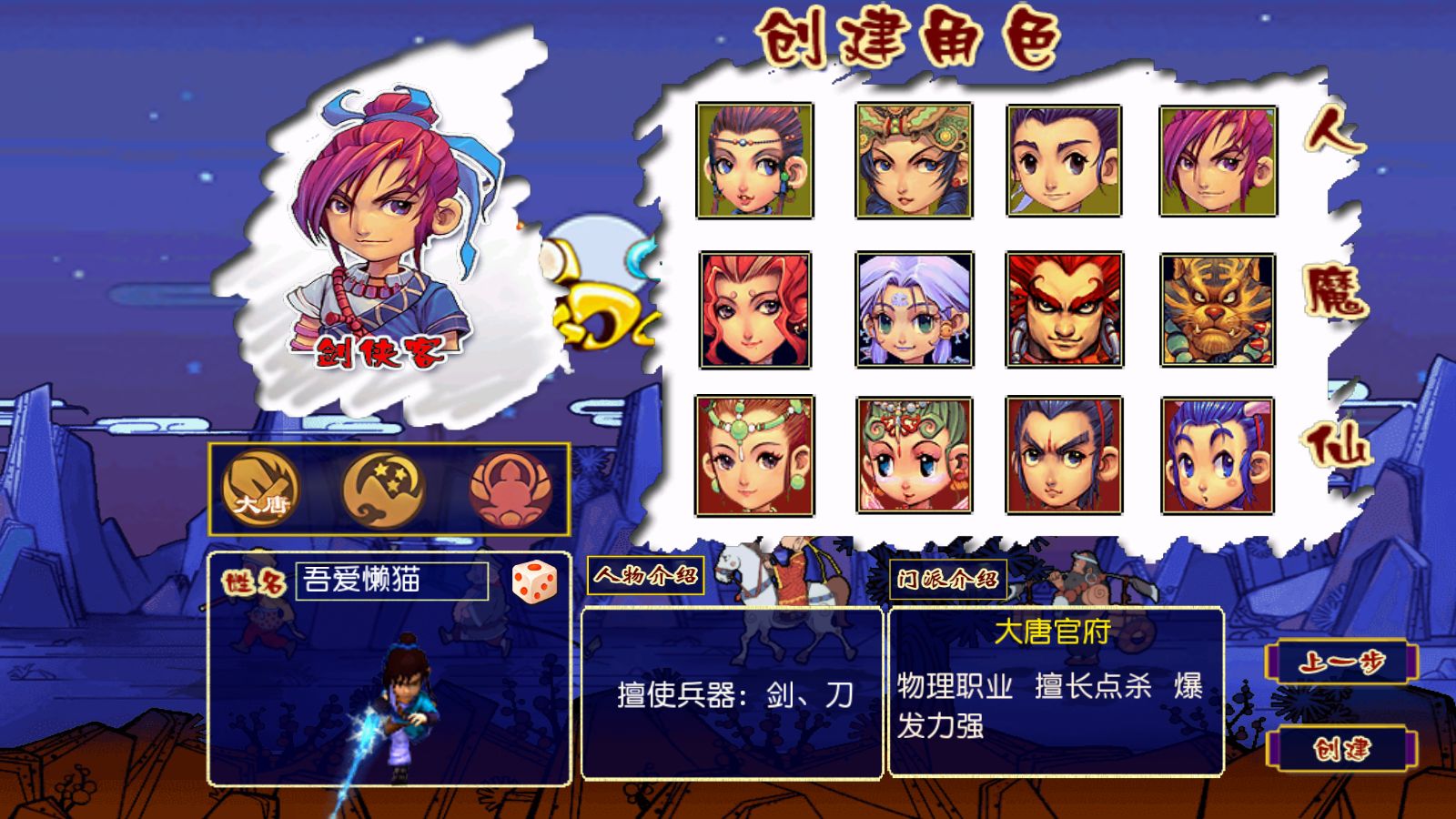1456x819 pixels.
Task: Pick the purple-haired swordsman portrait in human row
Action: point(1218,162)
